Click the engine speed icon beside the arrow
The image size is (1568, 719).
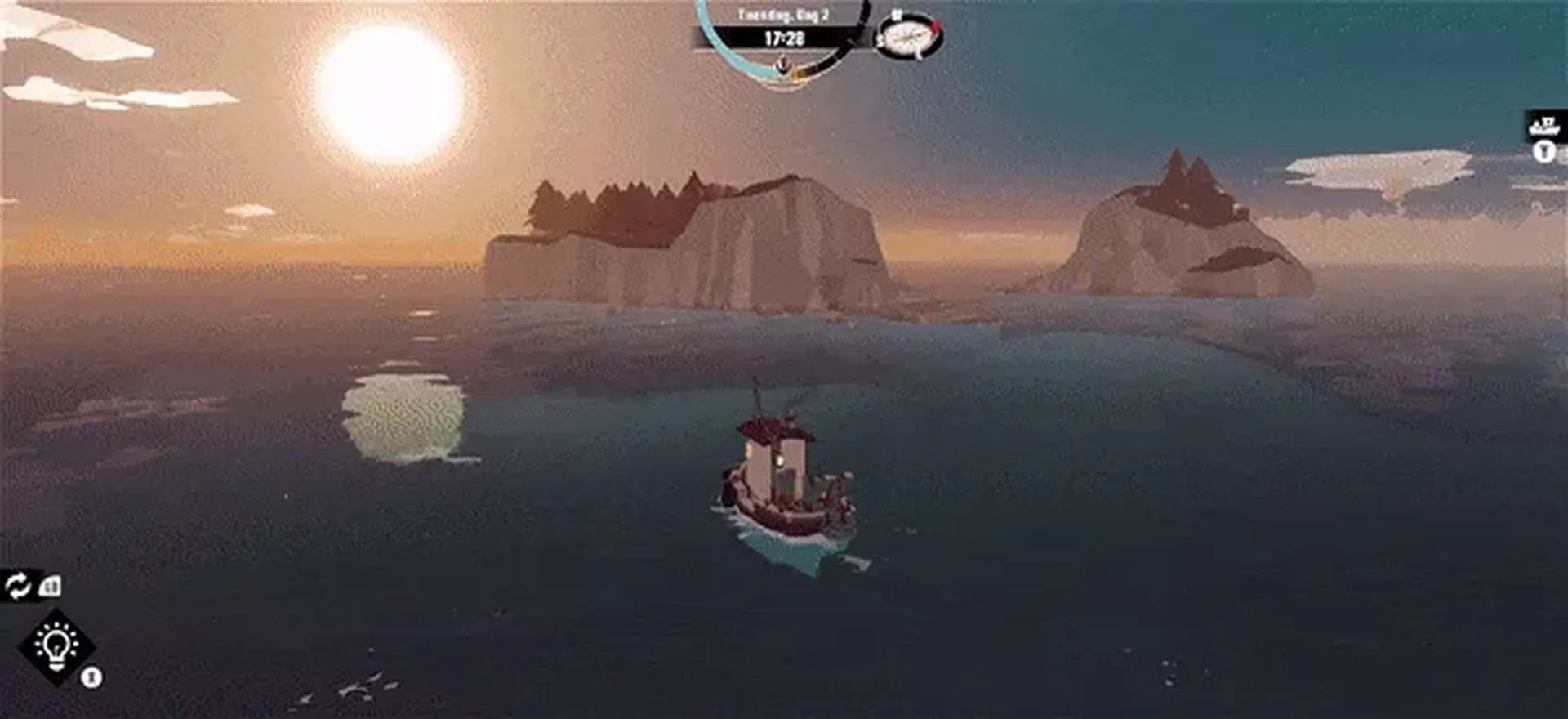49,585
